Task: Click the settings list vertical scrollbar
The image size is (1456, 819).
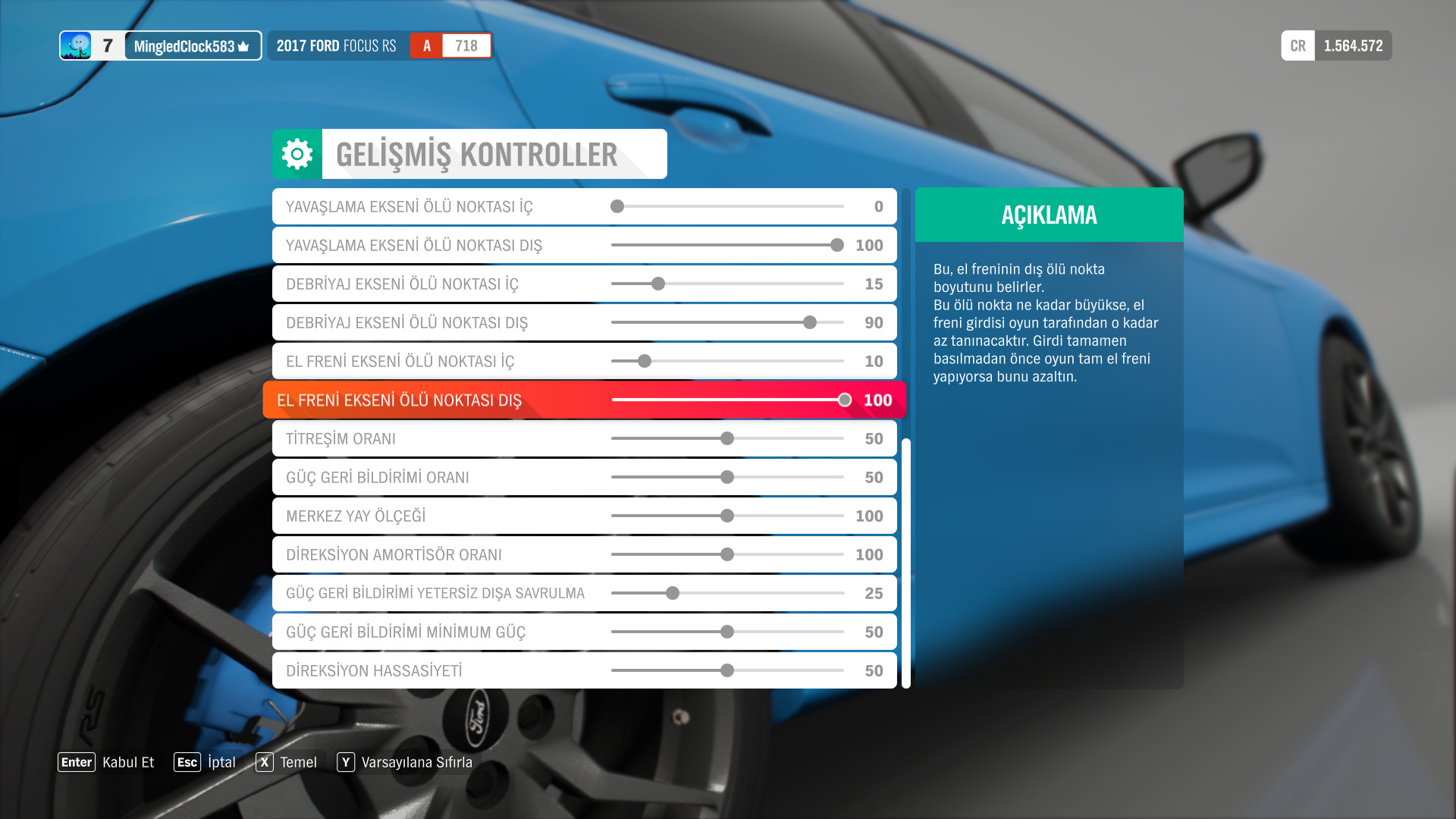Action: (x=905, y=561)
